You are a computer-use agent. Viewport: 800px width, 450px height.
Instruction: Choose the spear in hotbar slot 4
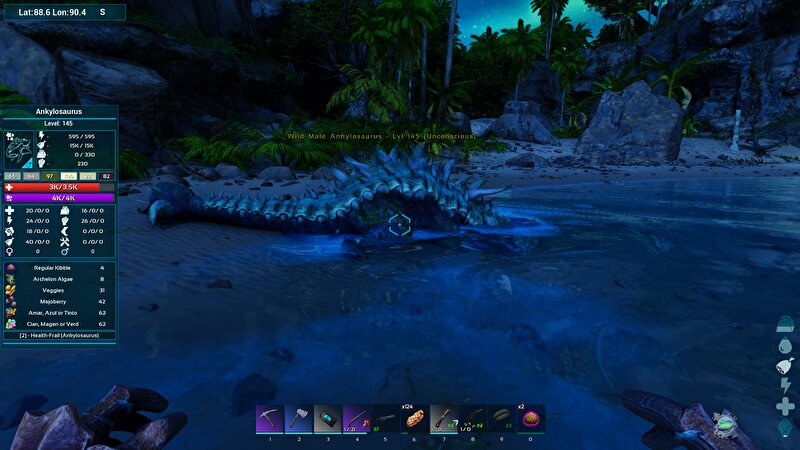(x=357, y=418)
